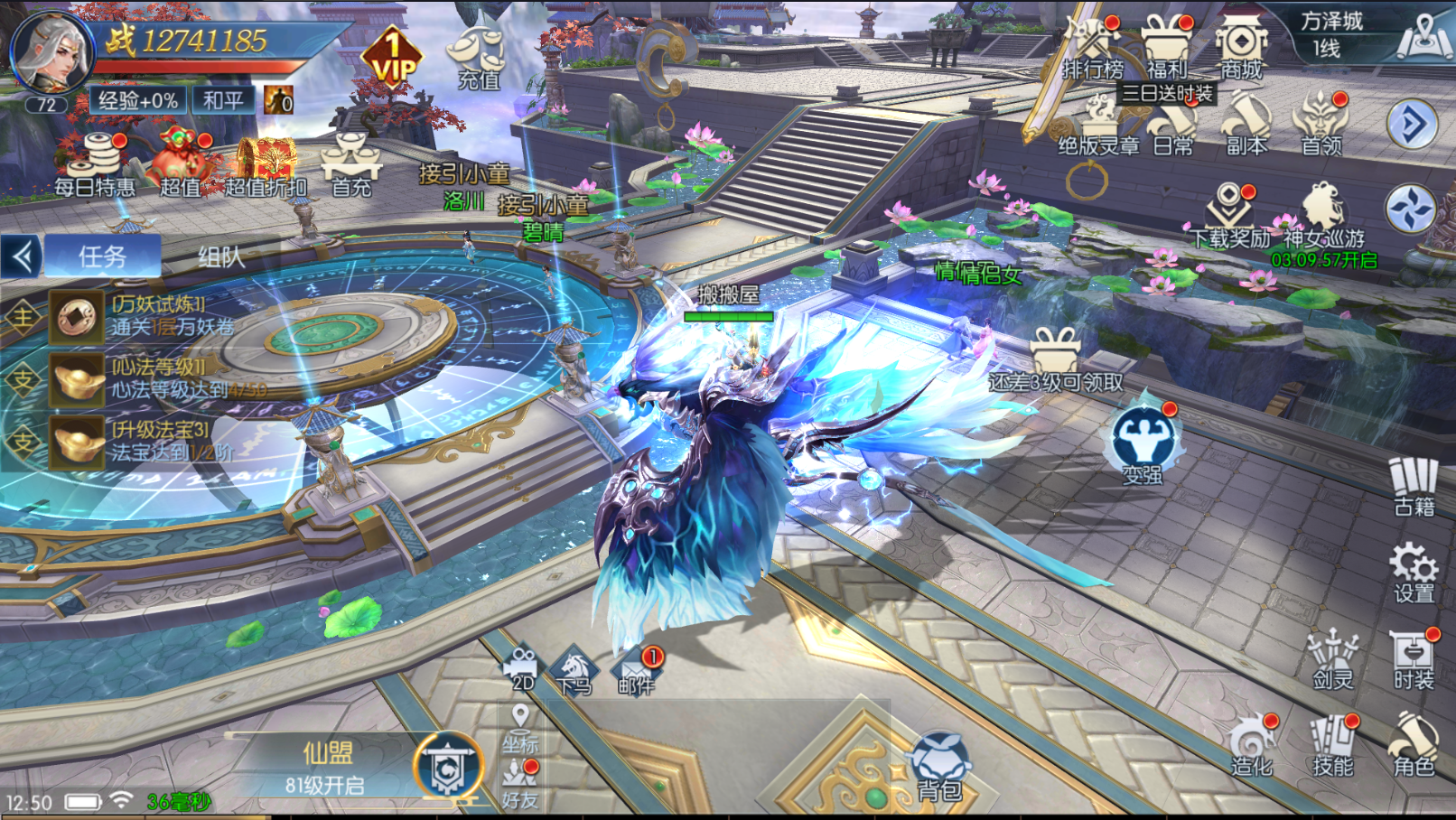Open the 技能 skills menu
1456x820 pixels.
(1332, 748)
